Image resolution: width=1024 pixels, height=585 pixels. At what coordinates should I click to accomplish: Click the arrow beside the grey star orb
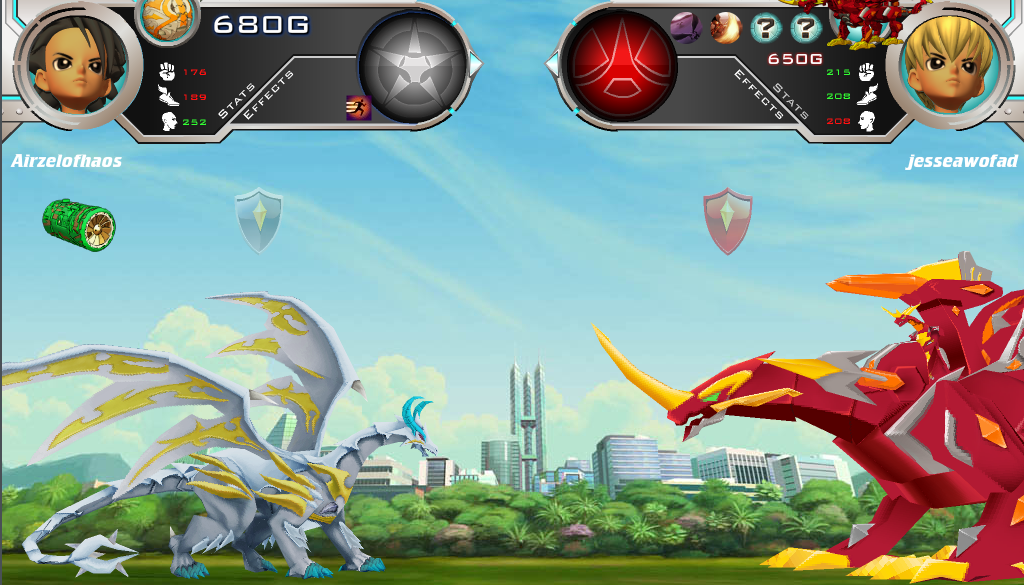pyautogui.click(x=476, y=65)
